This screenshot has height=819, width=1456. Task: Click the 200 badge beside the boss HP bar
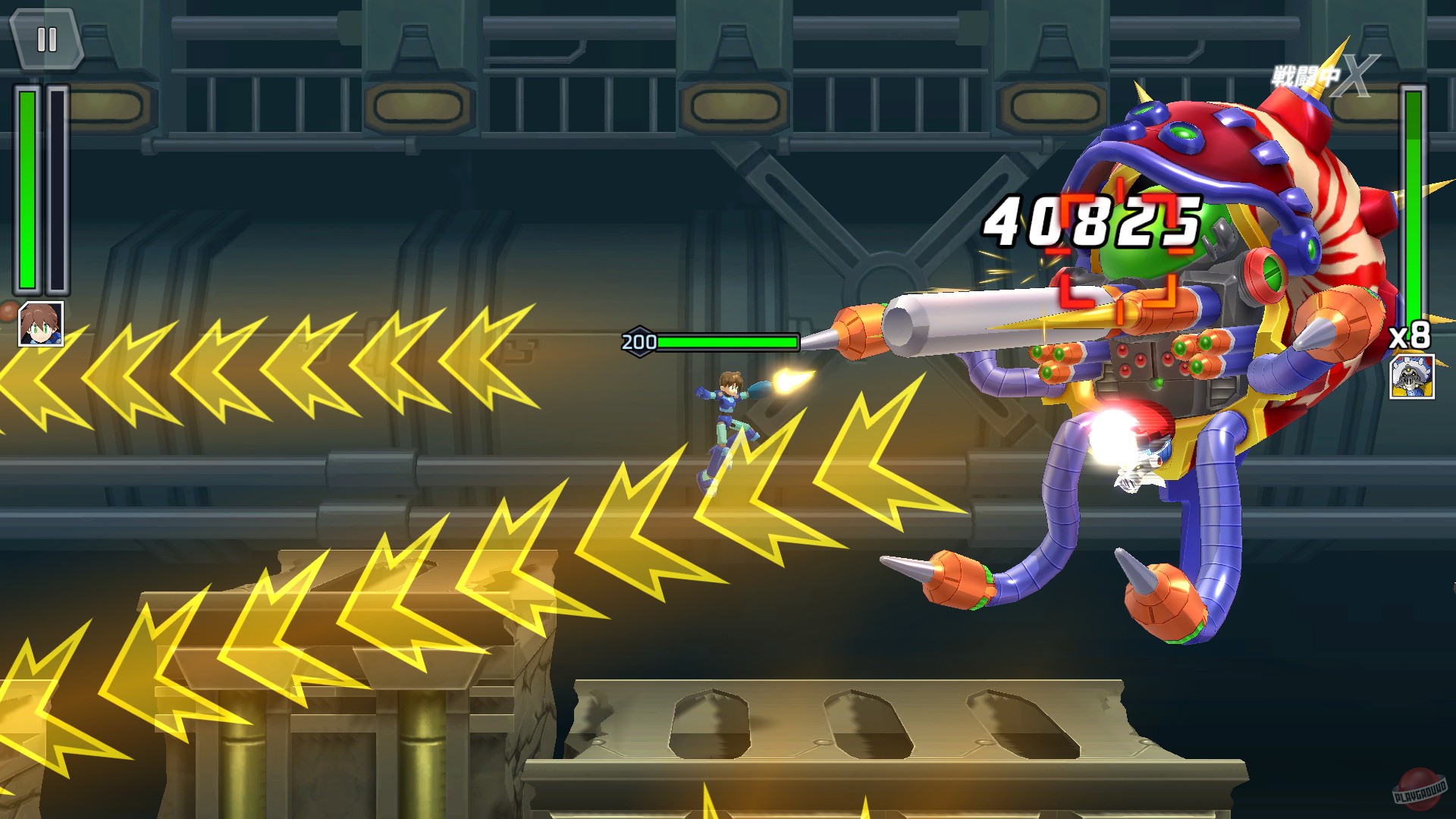tap(638, 341)
